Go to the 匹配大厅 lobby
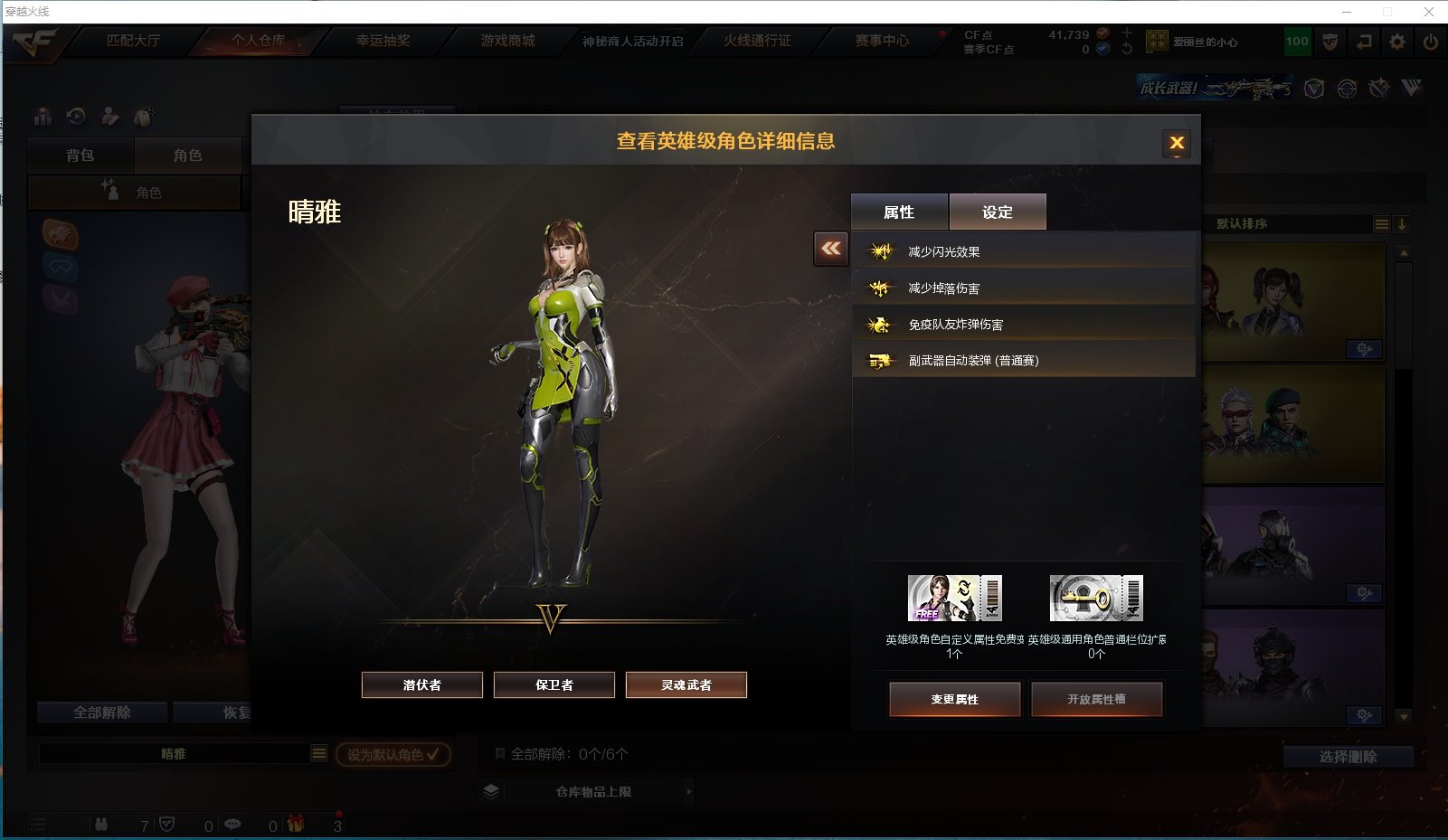1448x840 pixels. point(133,41)
